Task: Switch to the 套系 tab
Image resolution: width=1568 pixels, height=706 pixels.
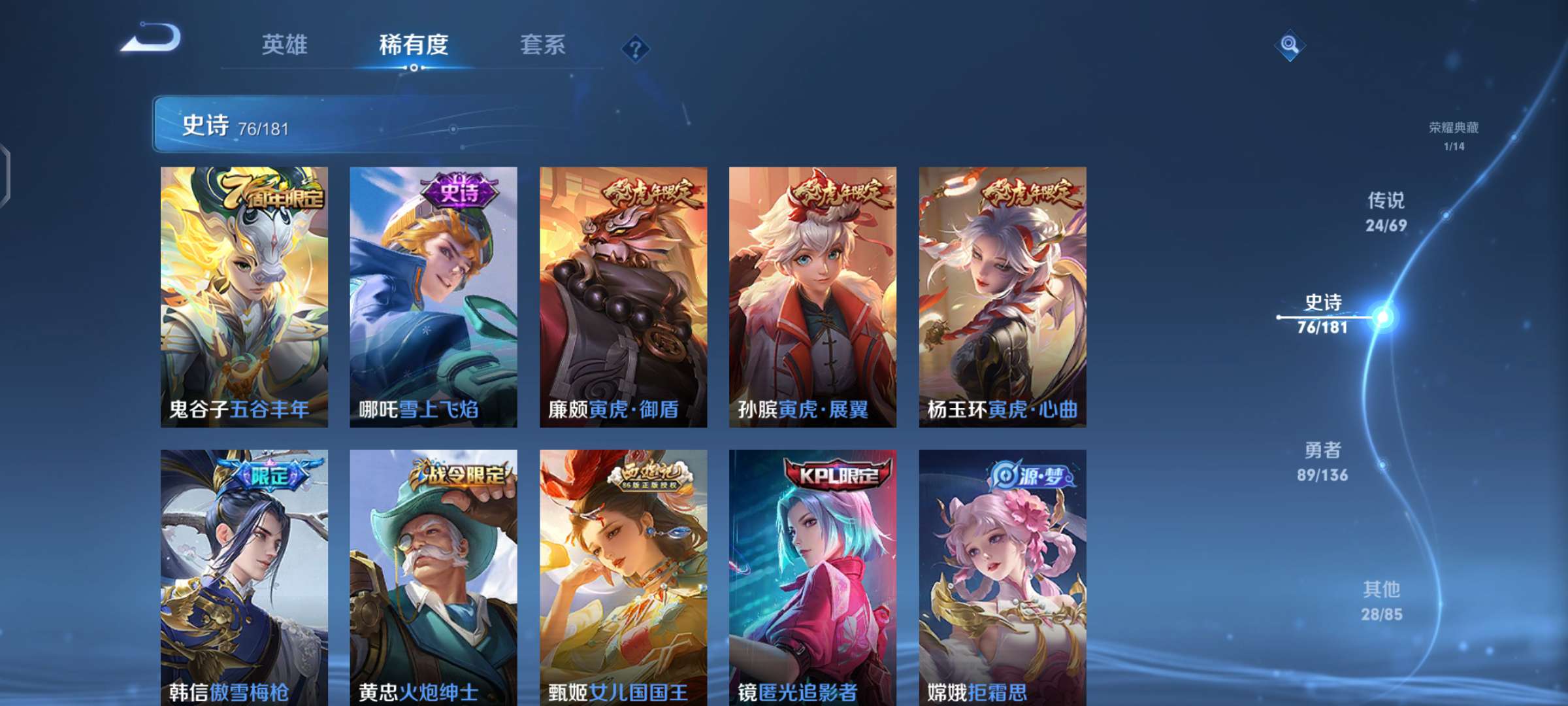Action: pyautogui.click(x=541, y=46)
